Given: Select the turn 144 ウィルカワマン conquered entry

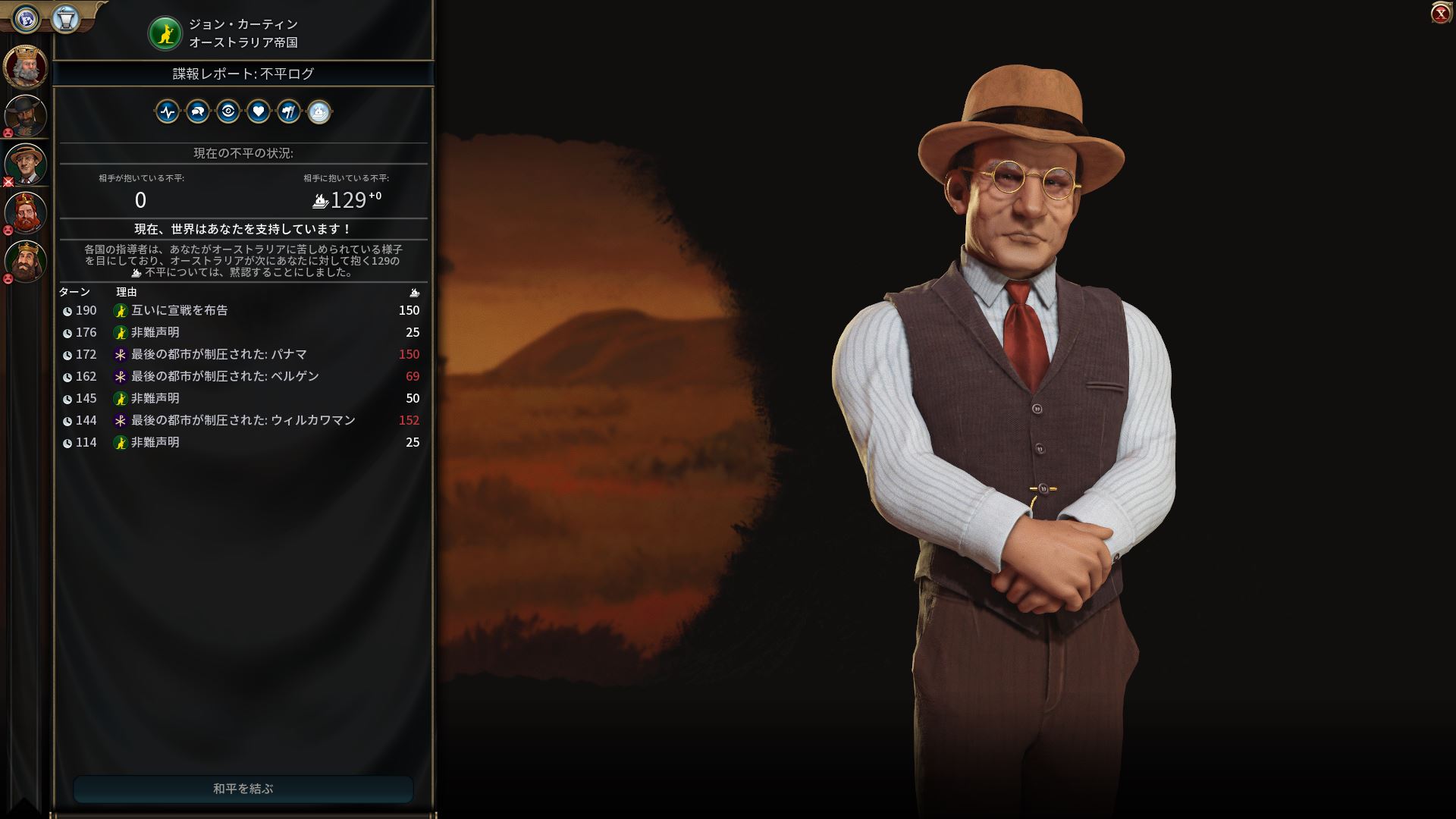Looking at the screenshot, I should coord(243,420).
